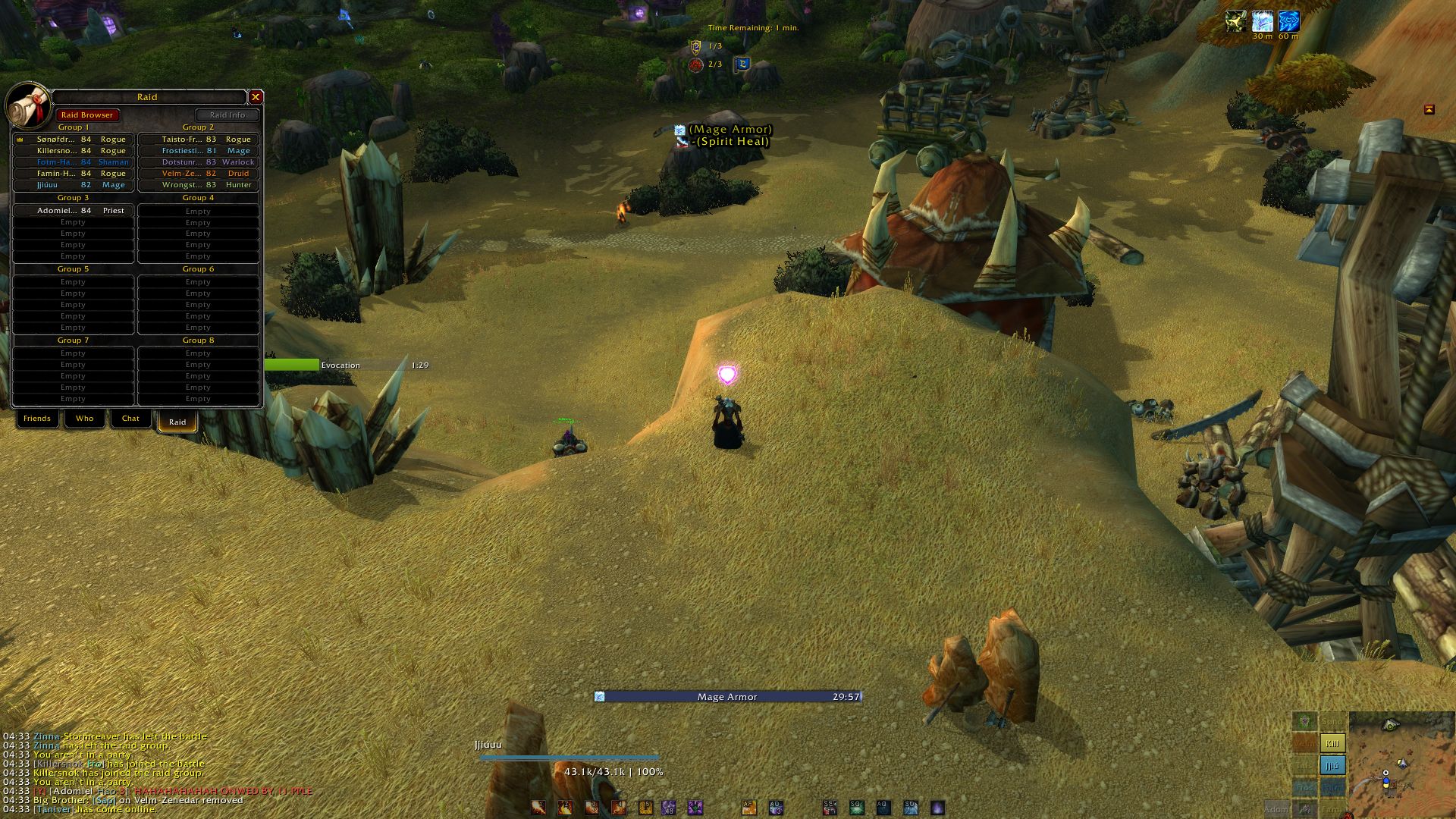Choose the Wrongst Hunter raid row
1456x819 pixels.
[x=199, y=185]
